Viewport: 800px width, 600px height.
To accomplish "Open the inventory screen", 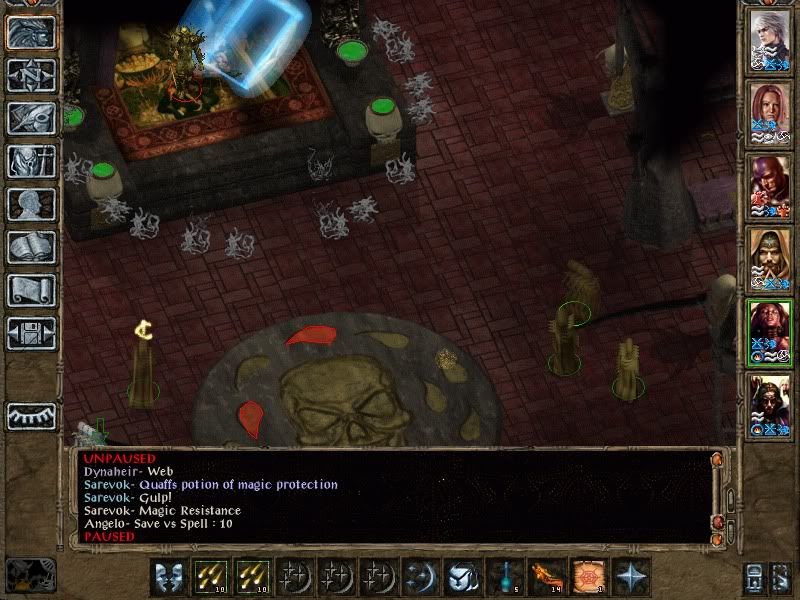I will (x=31, y=161).
